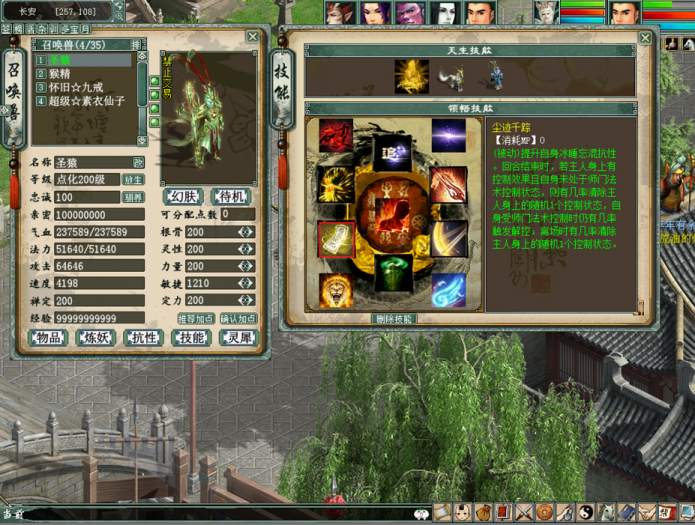The width and height of the screenshot is (695, 525).
Task: Click the 删除技能 delete skill button
Action: coord(393,318)
